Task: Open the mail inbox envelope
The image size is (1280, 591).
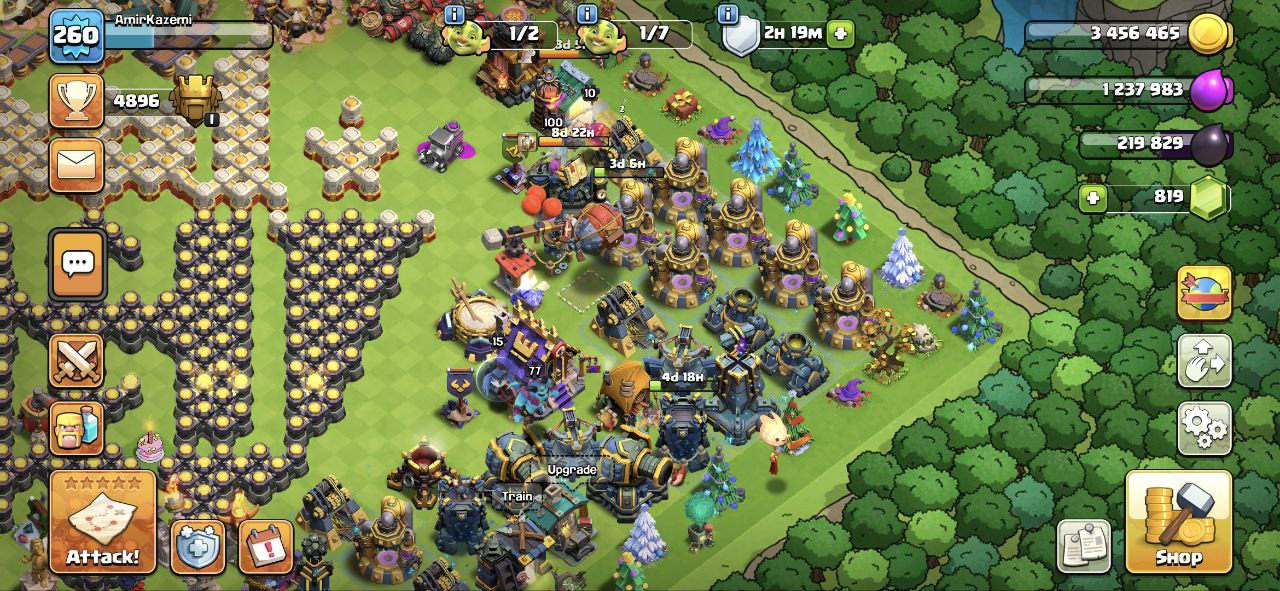Action: (x=77, y=165)
